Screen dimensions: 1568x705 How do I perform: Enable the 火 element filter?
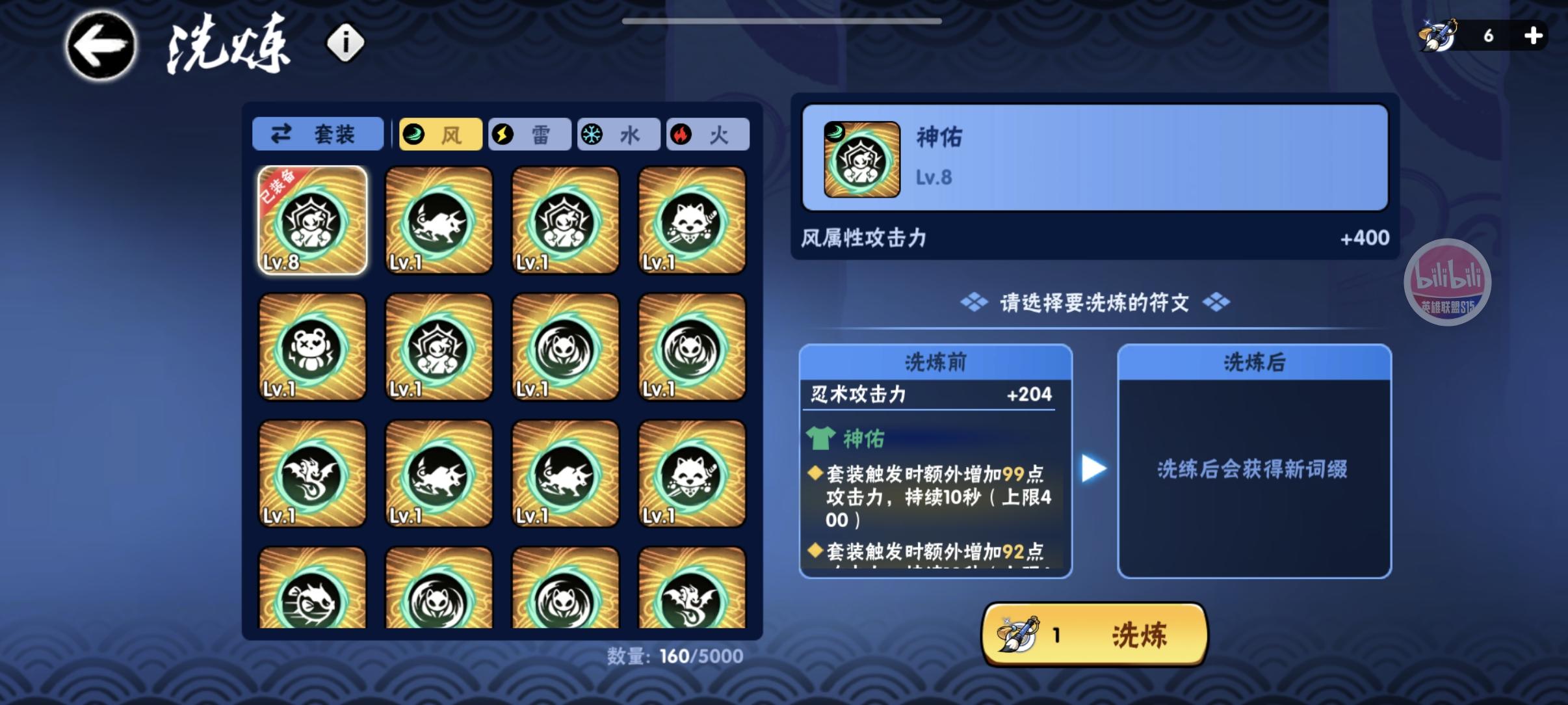click(x=708, y=134)
